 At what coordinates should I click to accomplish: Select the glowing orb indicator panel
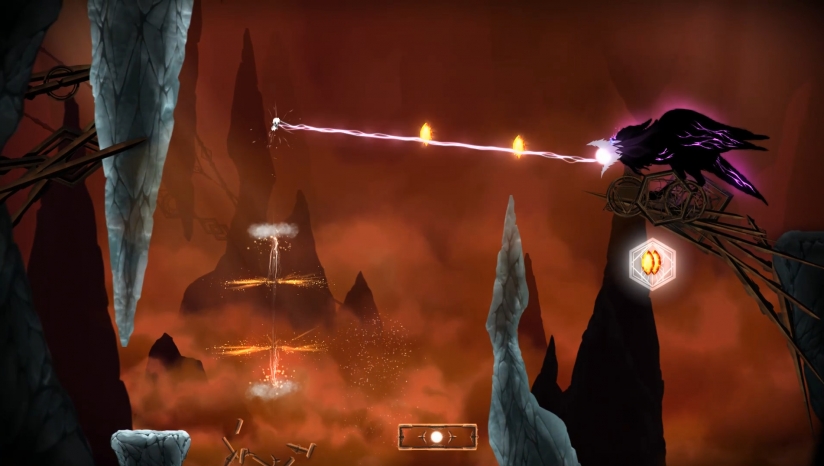437,437
